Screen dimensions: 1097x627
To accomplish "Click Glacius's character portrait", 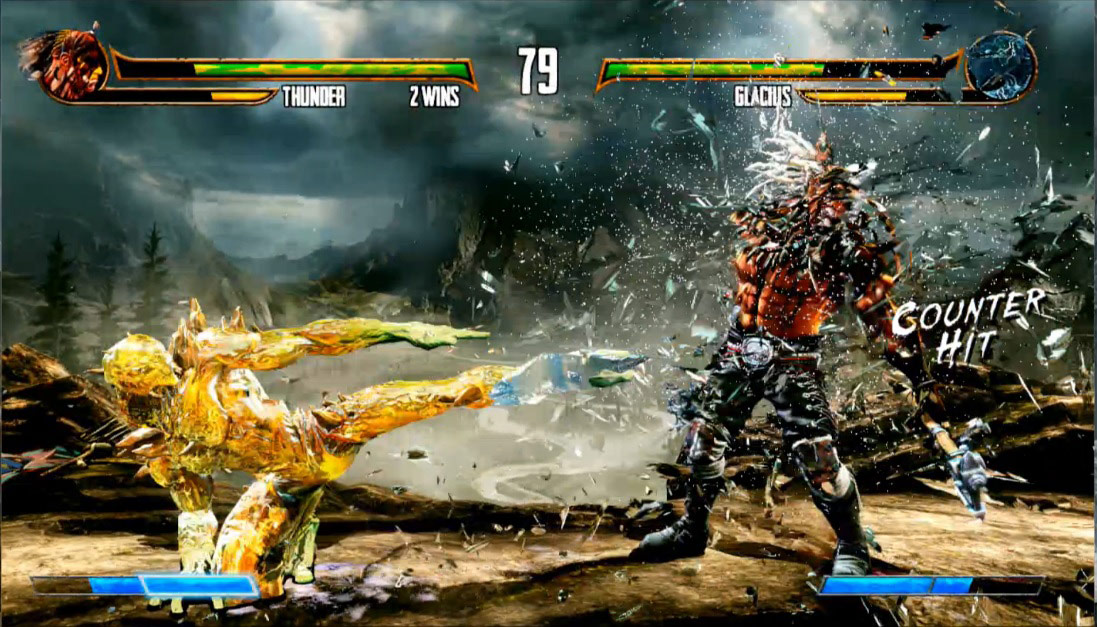I will (1001, 66).
